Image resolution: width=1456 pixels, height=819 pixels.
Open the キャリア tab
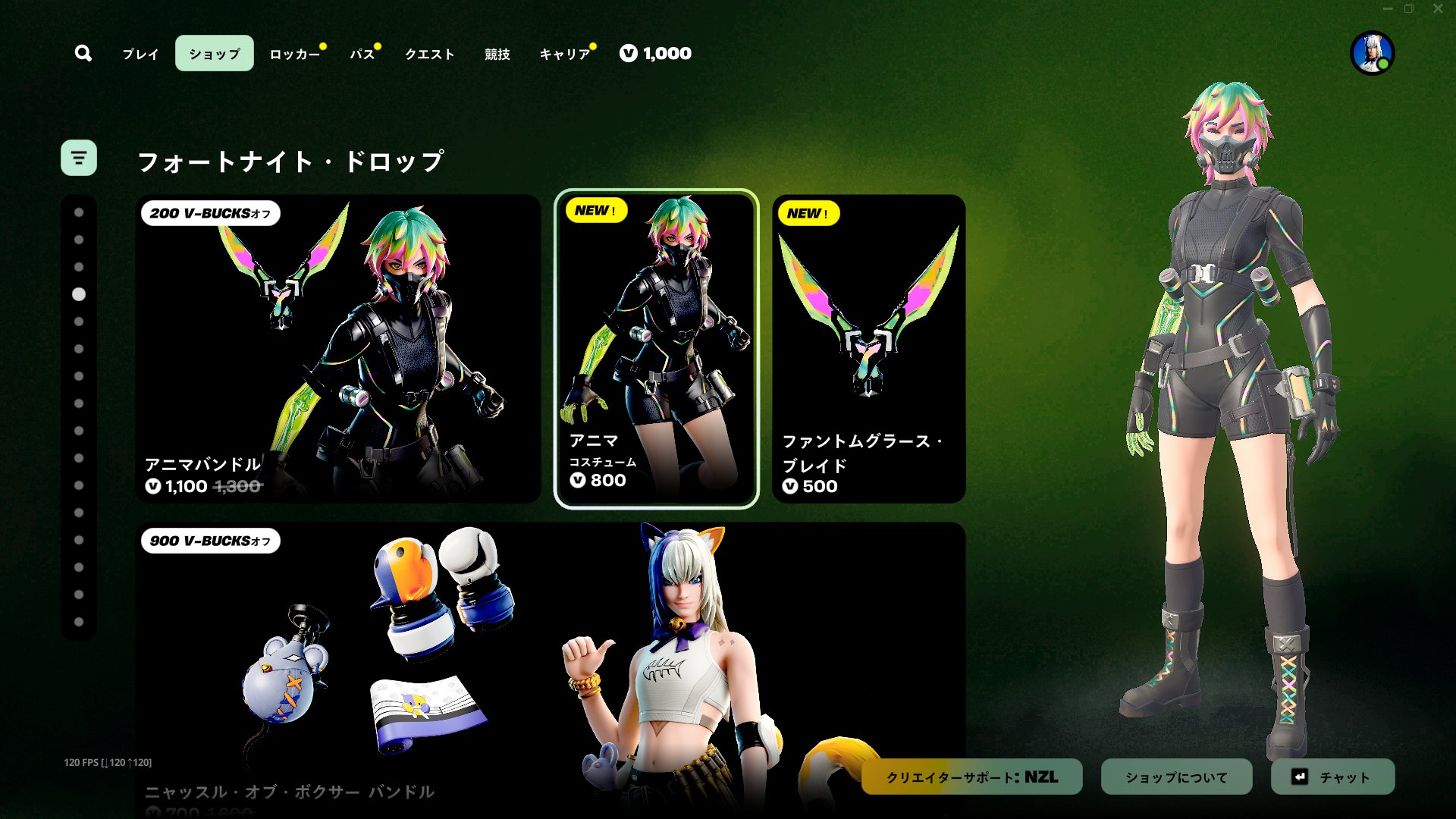[x=564, y=54]
